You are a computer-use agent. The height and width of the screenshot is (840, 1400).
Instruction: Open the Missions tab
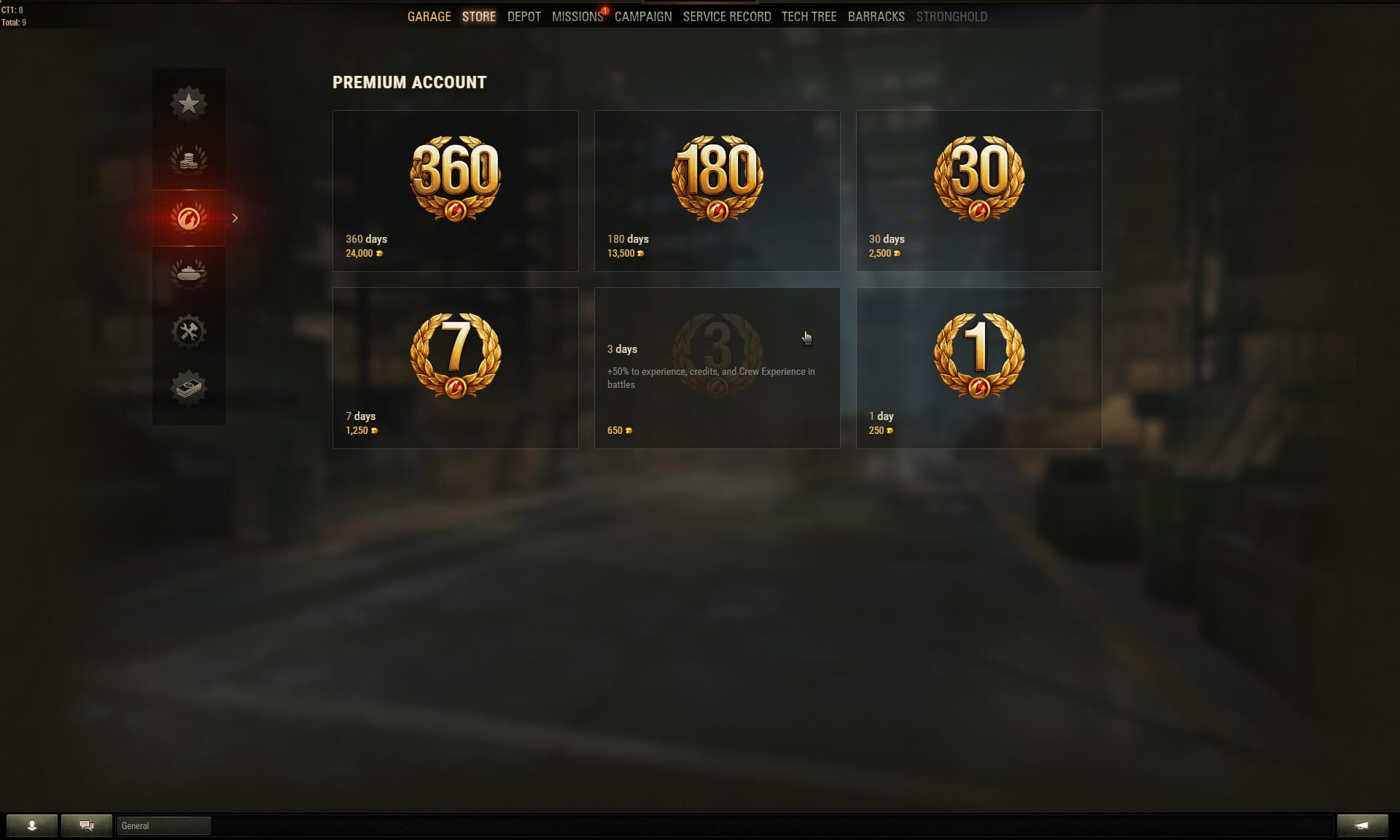577,17
